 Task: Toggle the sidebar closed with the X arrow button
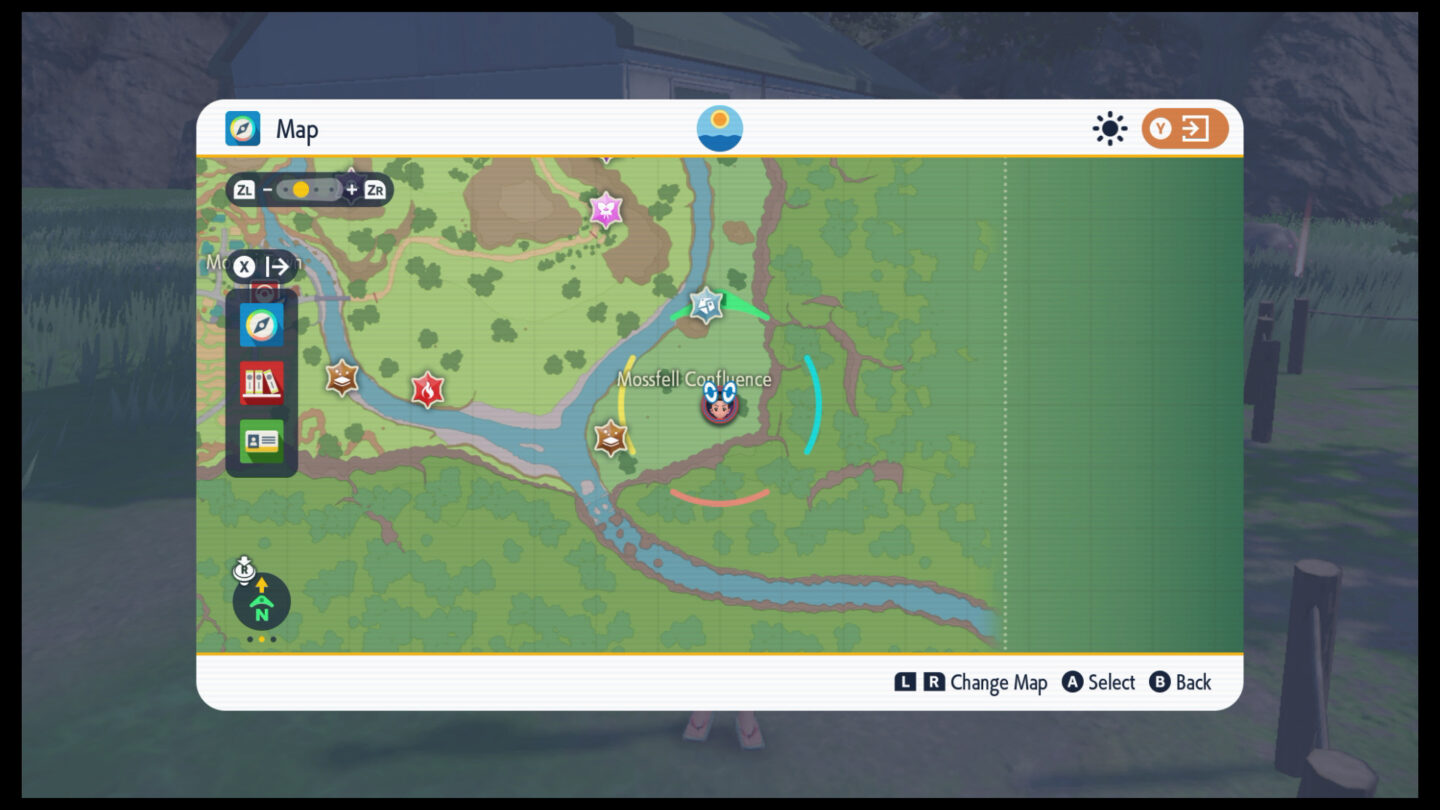[262, 266]
